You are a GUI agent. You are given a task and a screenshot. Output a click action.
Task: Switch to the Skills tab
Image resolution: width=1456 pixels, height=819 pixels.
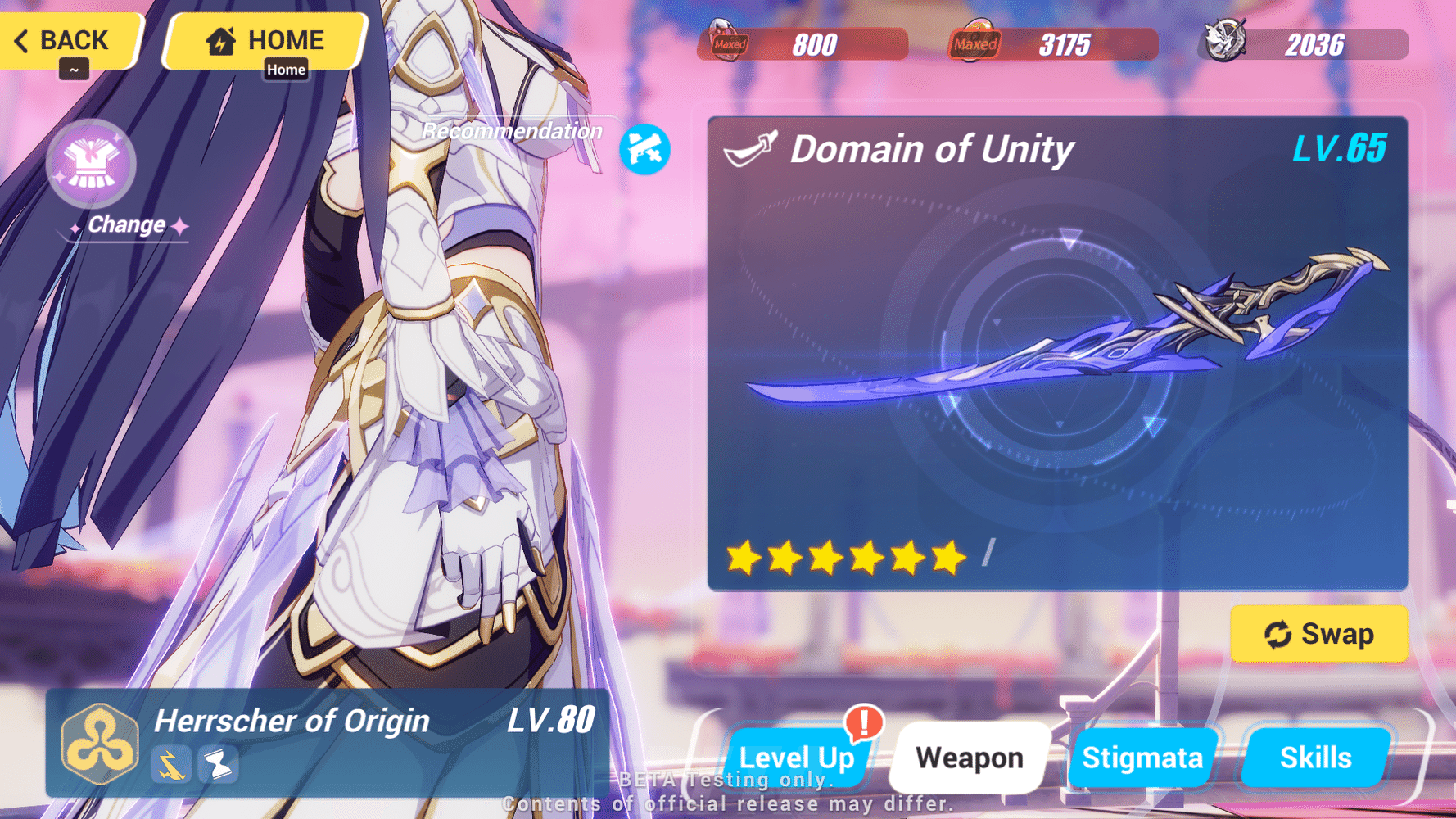(x=1316, y=757)
